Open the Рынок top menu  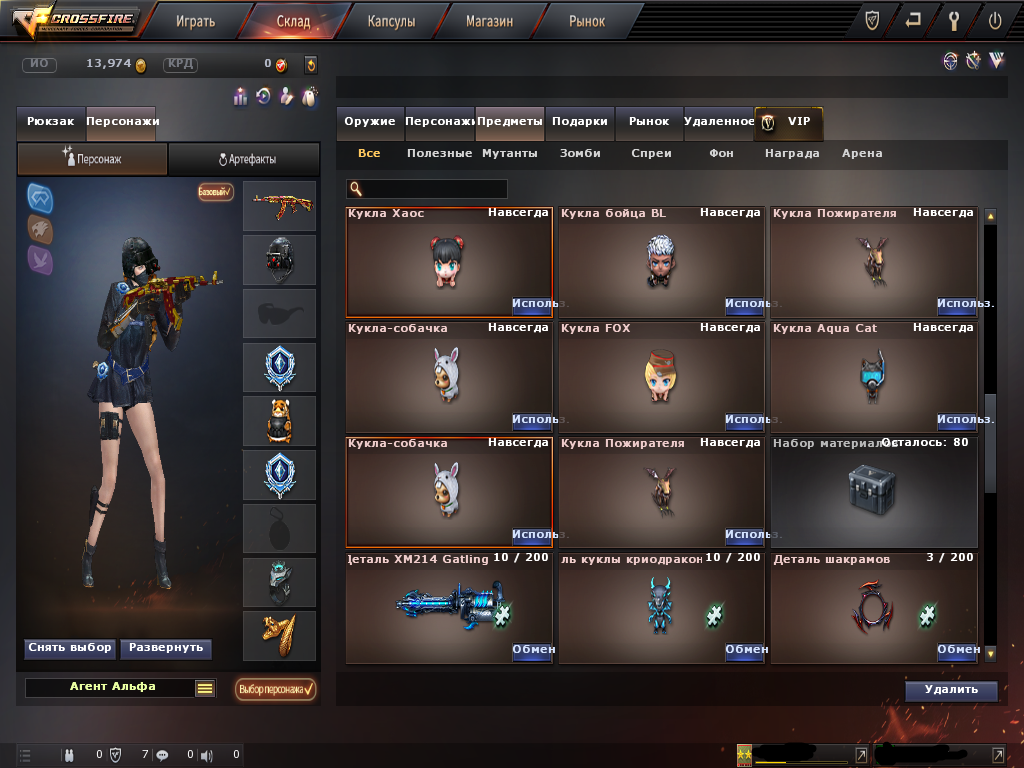pyautogui.click(x=587, y=20)
